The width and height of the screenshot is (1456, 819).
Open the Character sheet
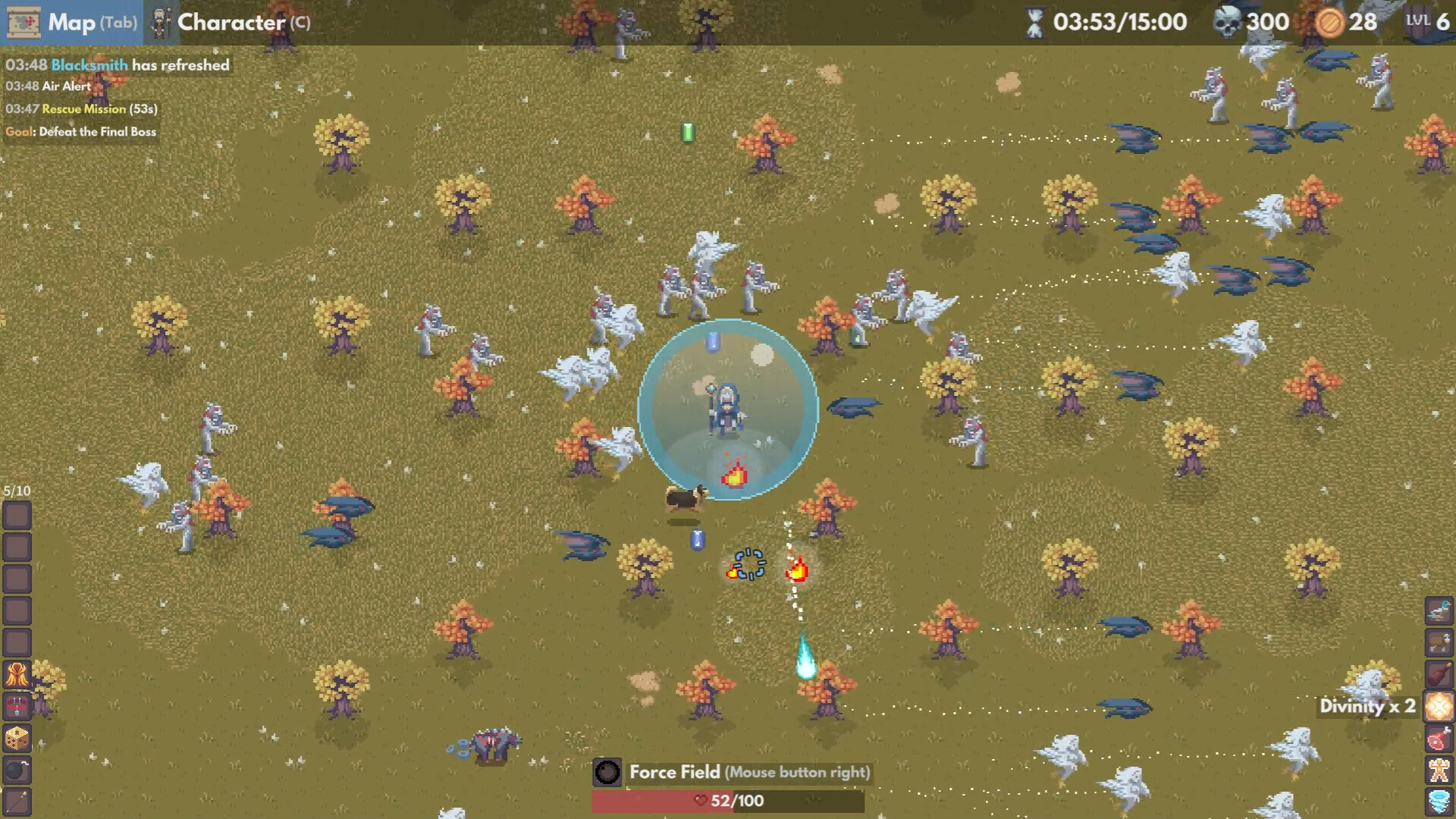point(231,22)
